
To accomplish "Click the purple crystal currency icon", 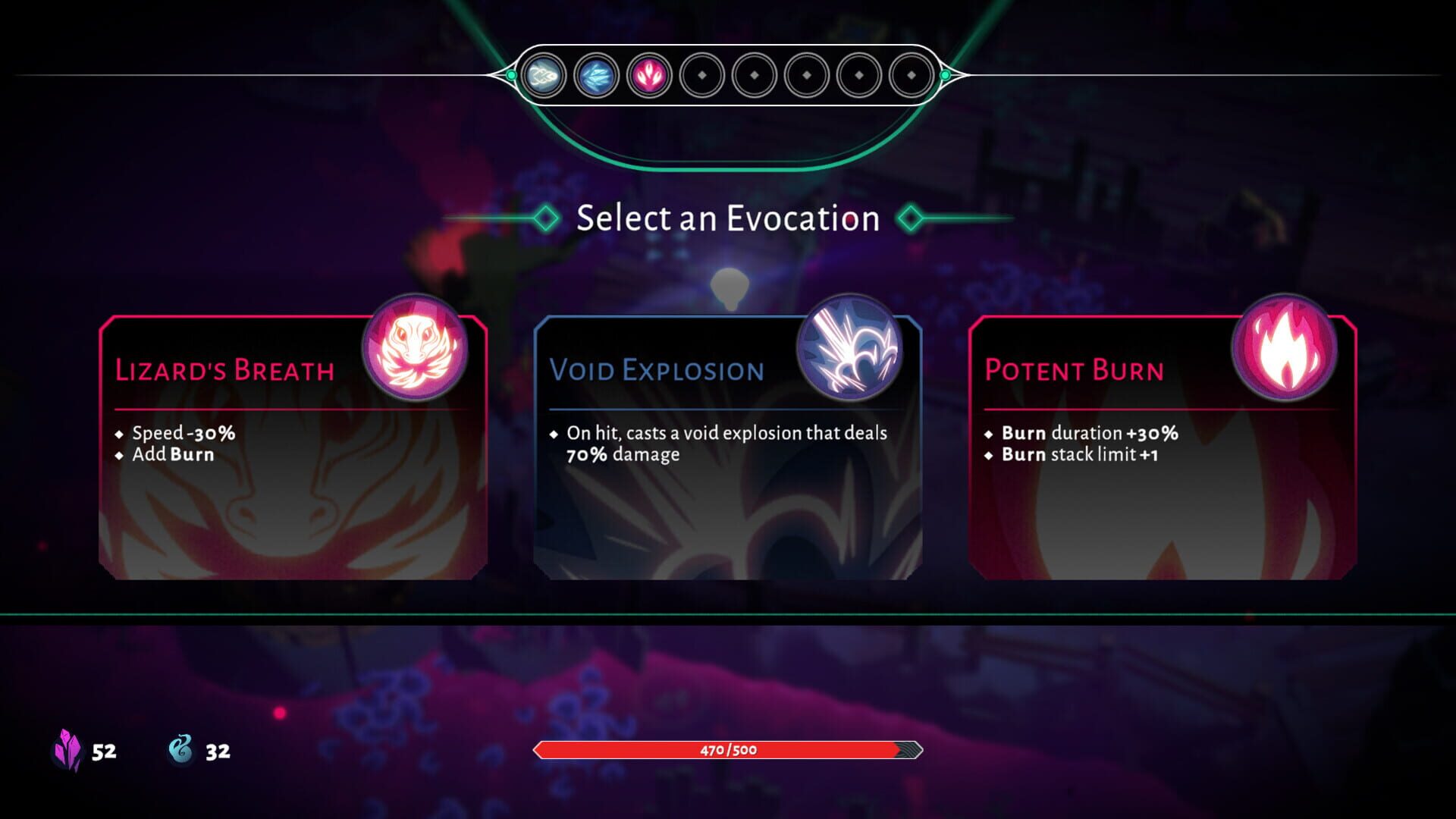I will coord(68,751).
